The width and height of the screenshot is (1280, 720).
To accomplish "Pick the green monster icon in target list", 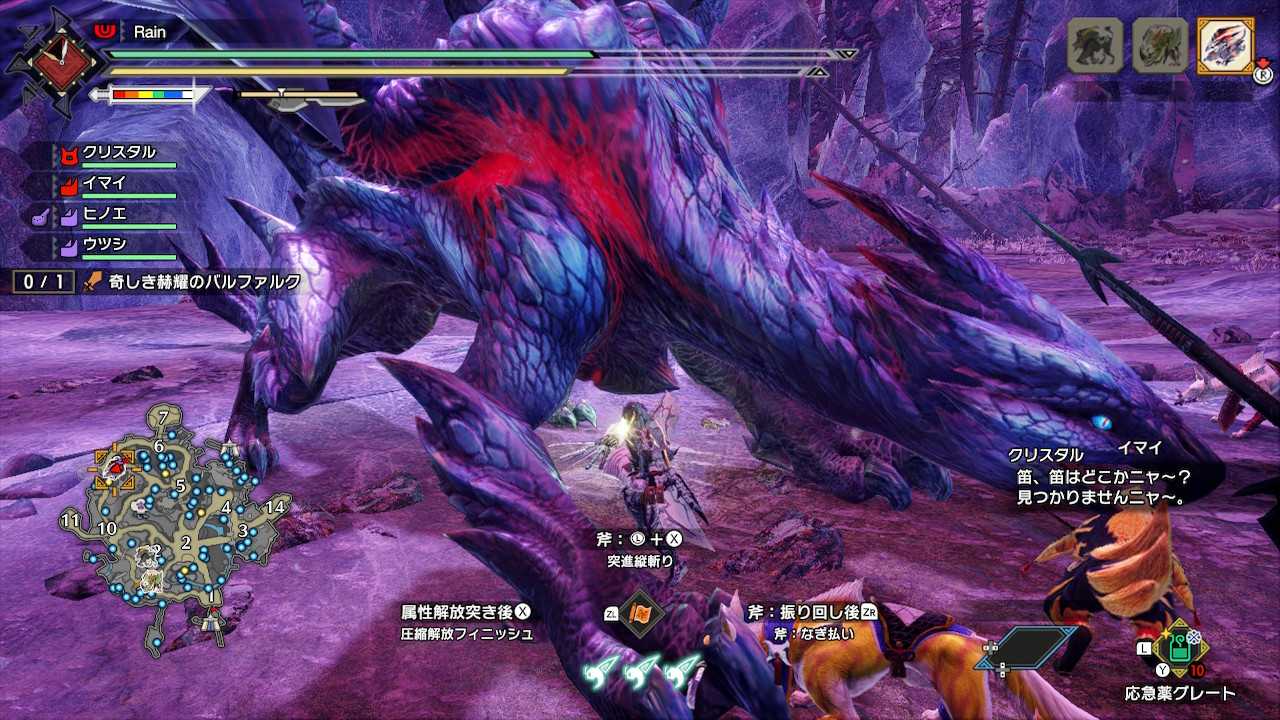I will pos(1158,46).
